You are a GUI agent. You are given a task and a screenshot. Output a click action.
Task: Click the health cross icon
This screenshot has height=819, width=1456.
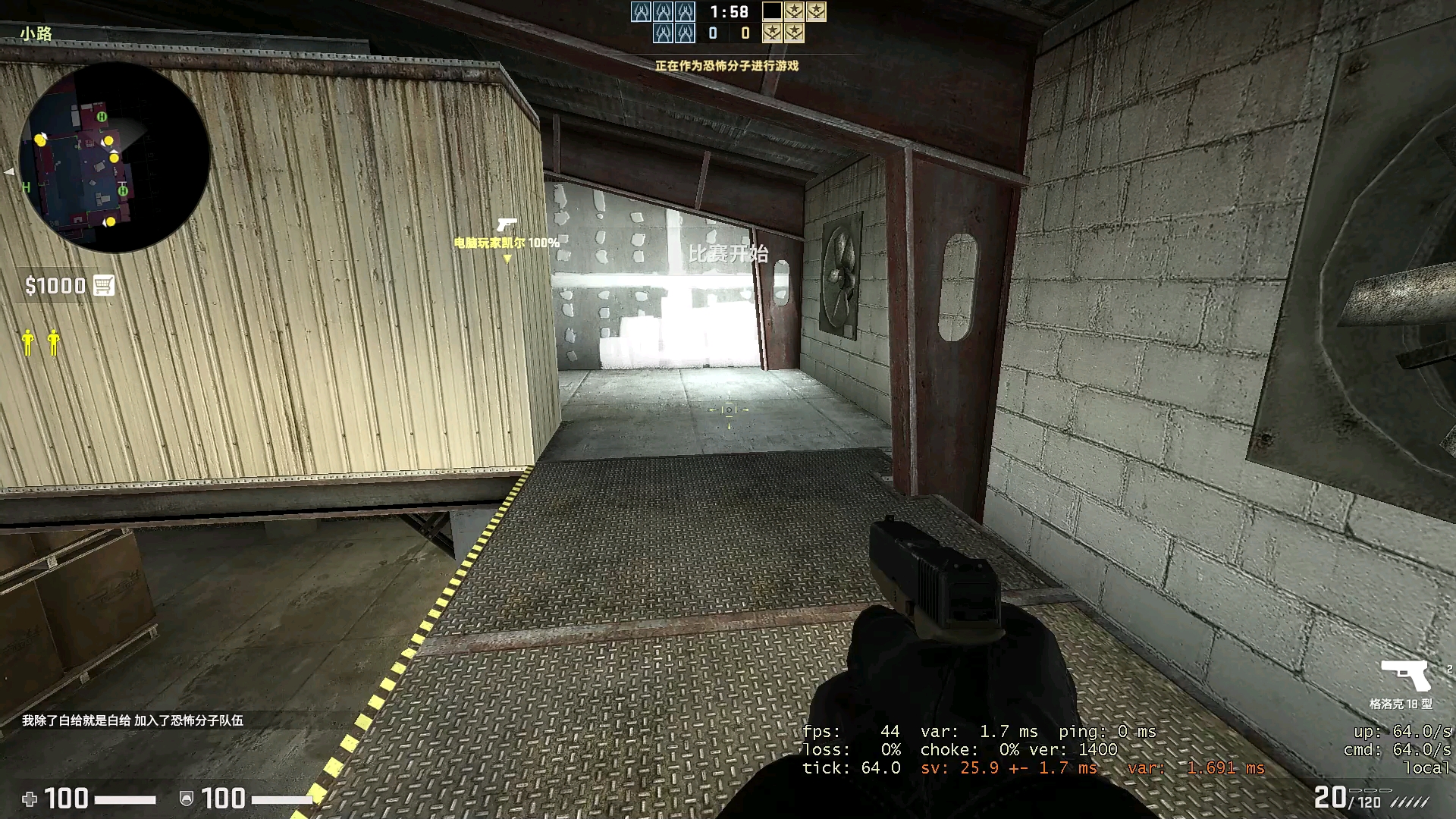[30, 799]
